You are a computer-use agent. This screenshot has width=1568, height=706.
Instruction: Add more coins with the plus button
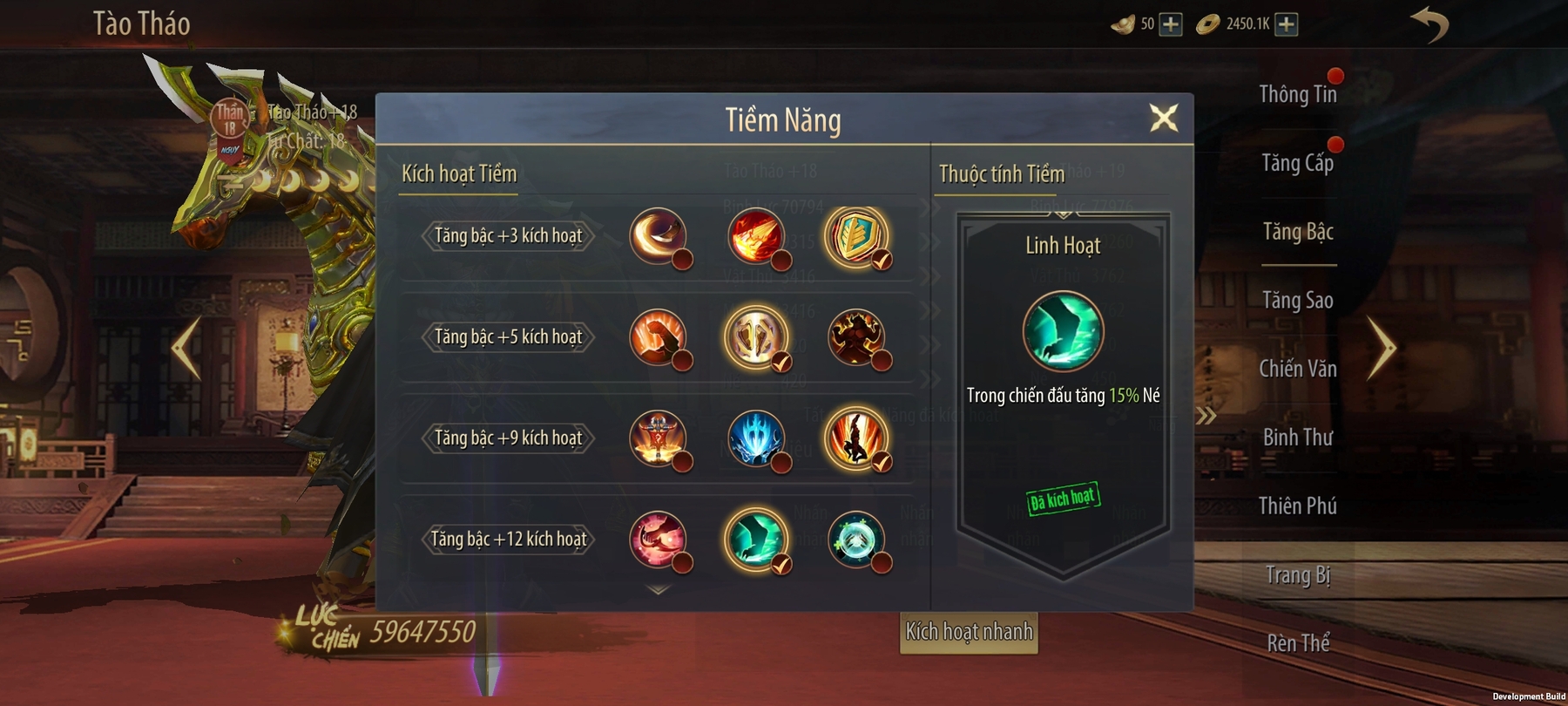(x=1286, y=24)
